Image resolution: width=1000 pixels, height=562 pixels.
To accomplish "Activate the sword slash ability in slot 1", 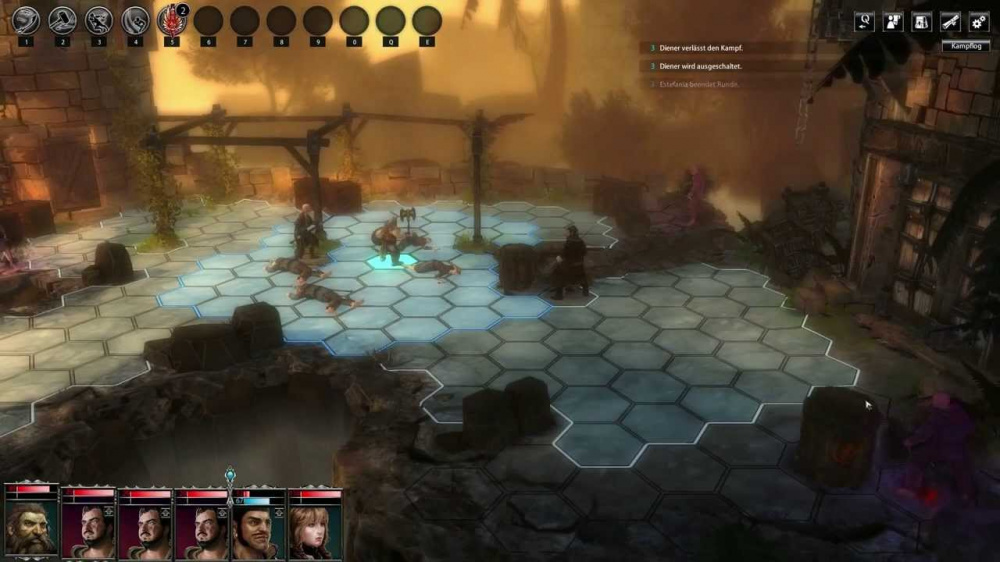I will coord(26,19).
